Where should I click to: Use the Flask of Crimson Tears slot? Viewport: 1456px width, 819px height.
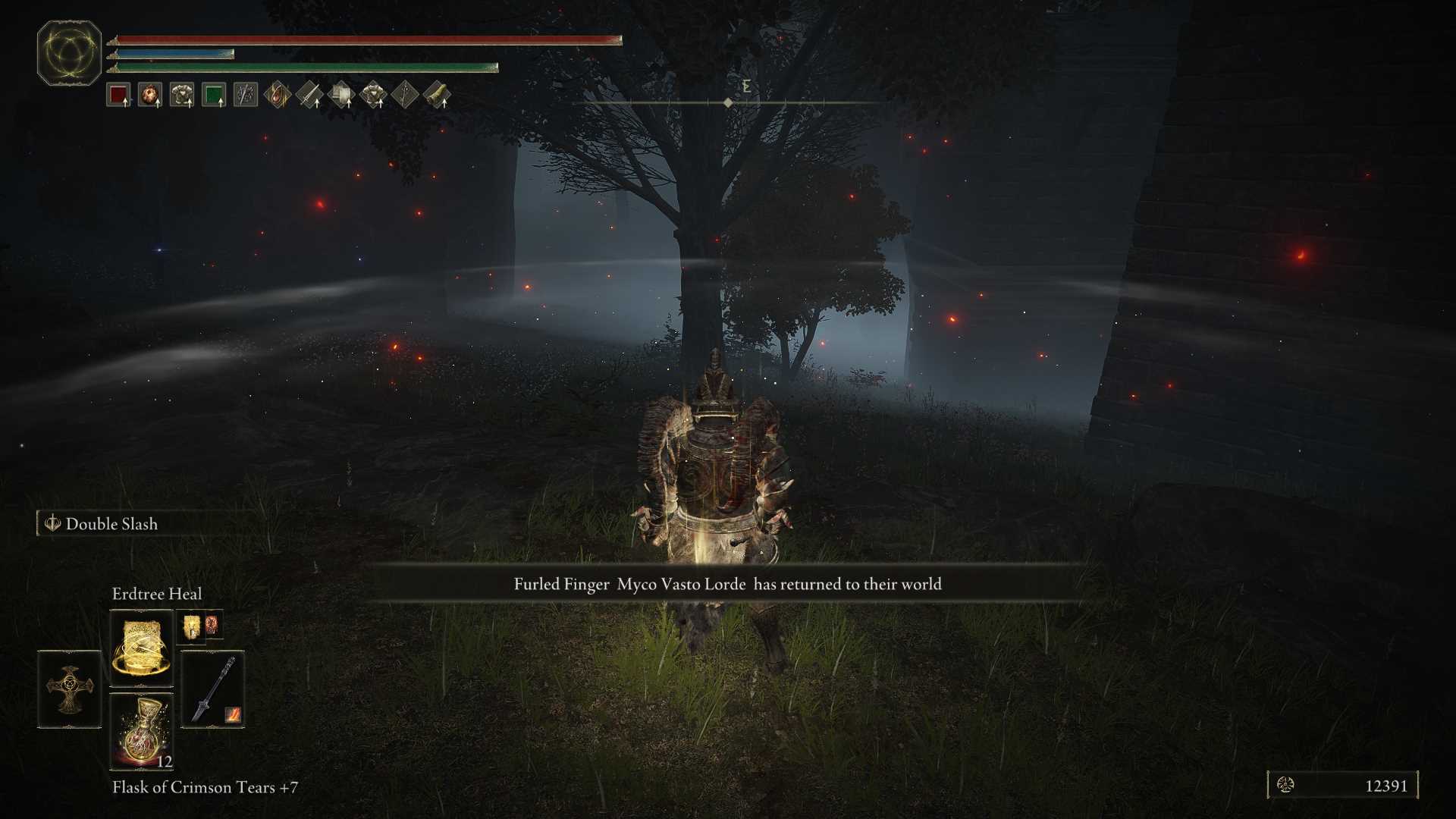click(x=141, y=732)
